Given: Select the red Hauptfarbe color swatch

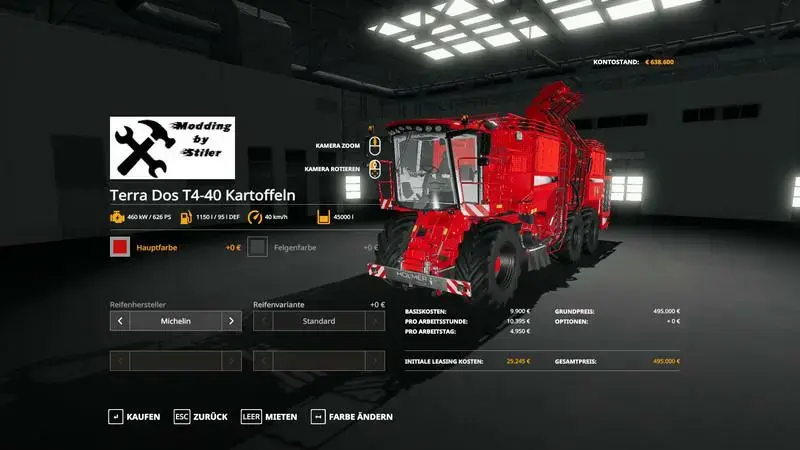Looking at the screenshot, I should click(120, 247).
